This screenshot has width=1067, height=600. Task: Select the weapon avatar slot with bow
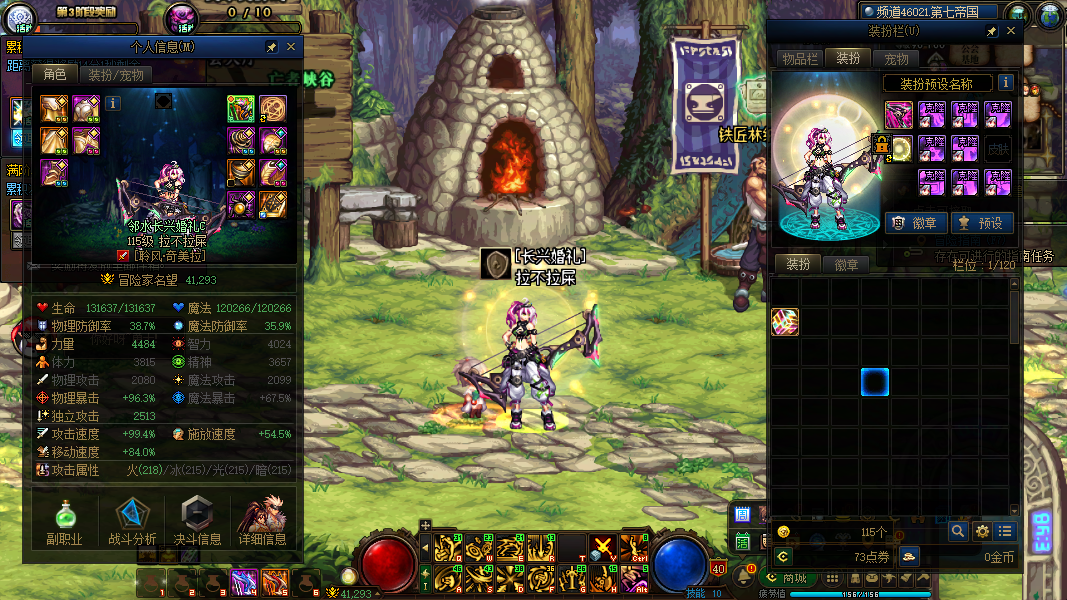click(x=898, y=115)
